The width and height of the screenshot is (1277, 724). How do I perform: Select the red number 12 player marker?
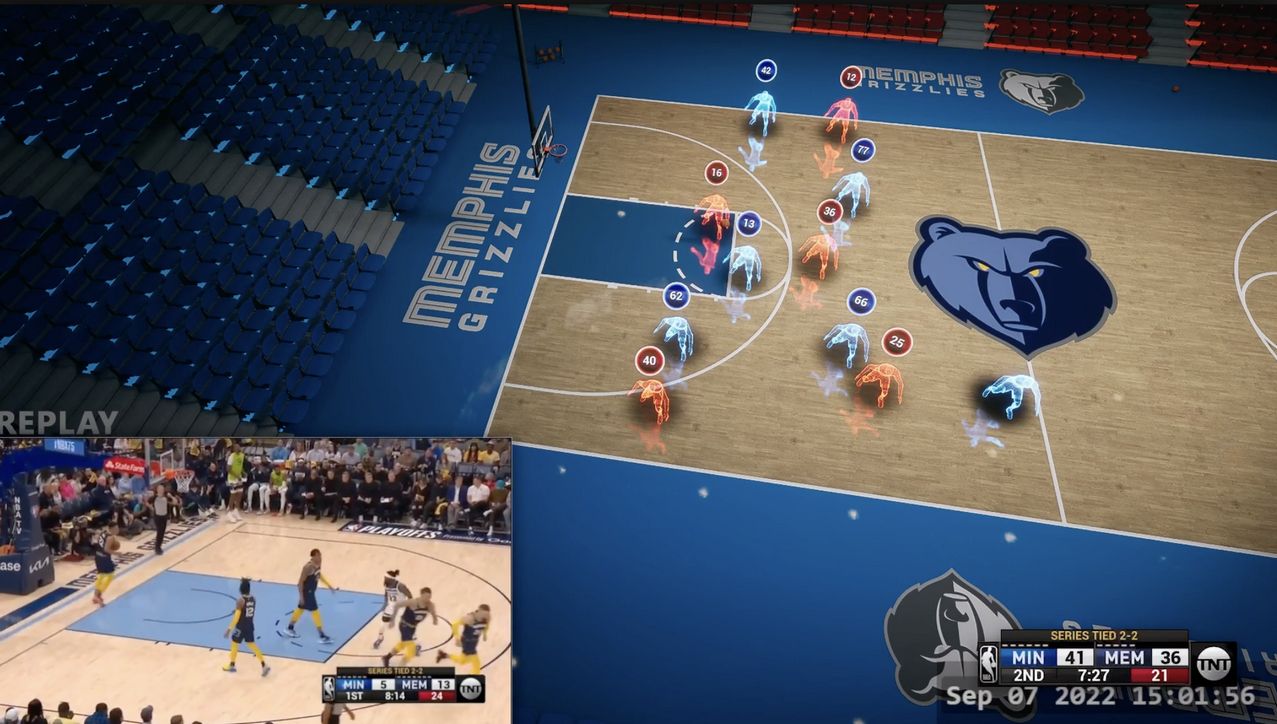click(851, 77)
